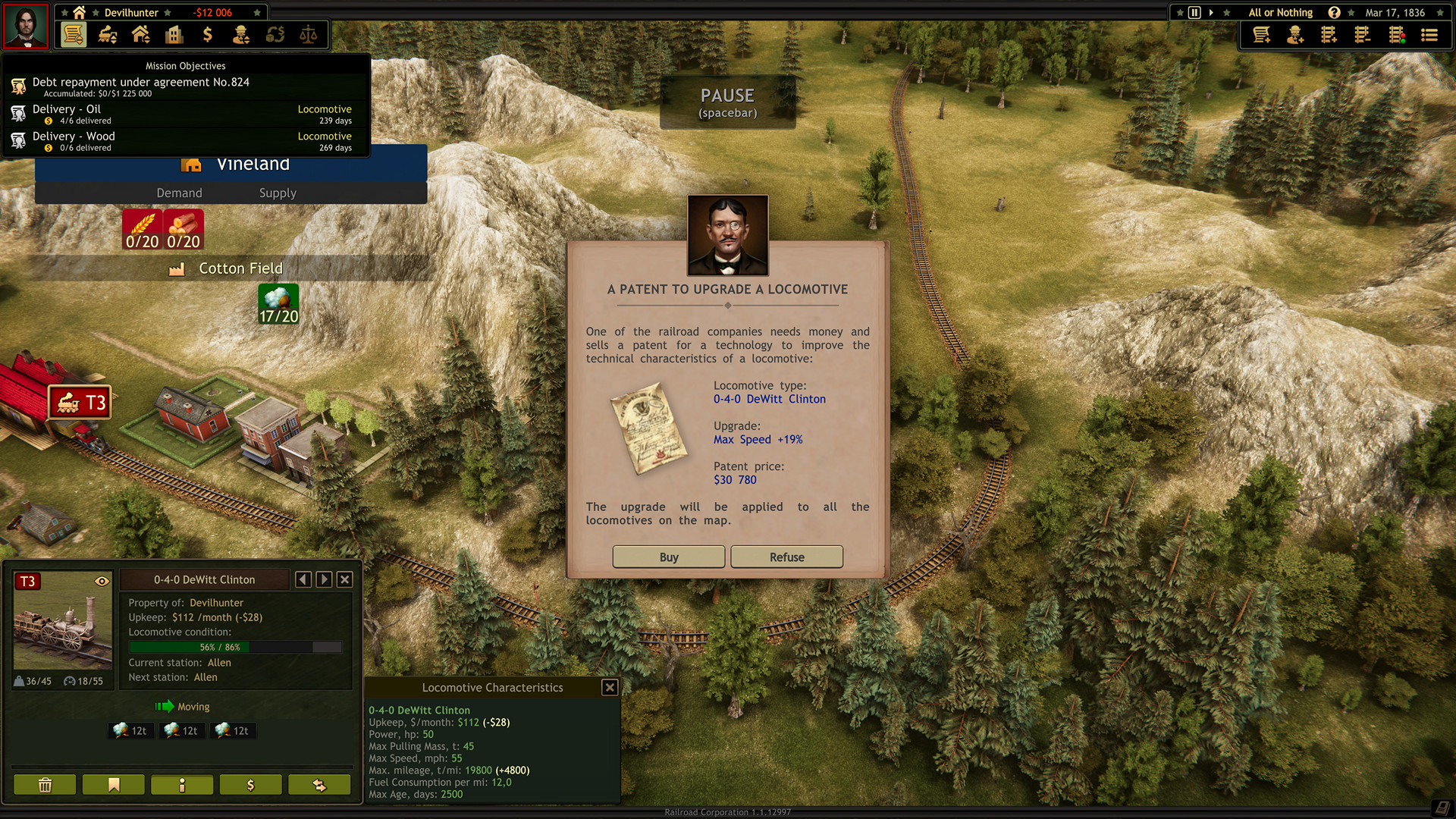Click the hire staff icon on right toolbar
Screen dimensions: 1456x819
coord(1294,34)
